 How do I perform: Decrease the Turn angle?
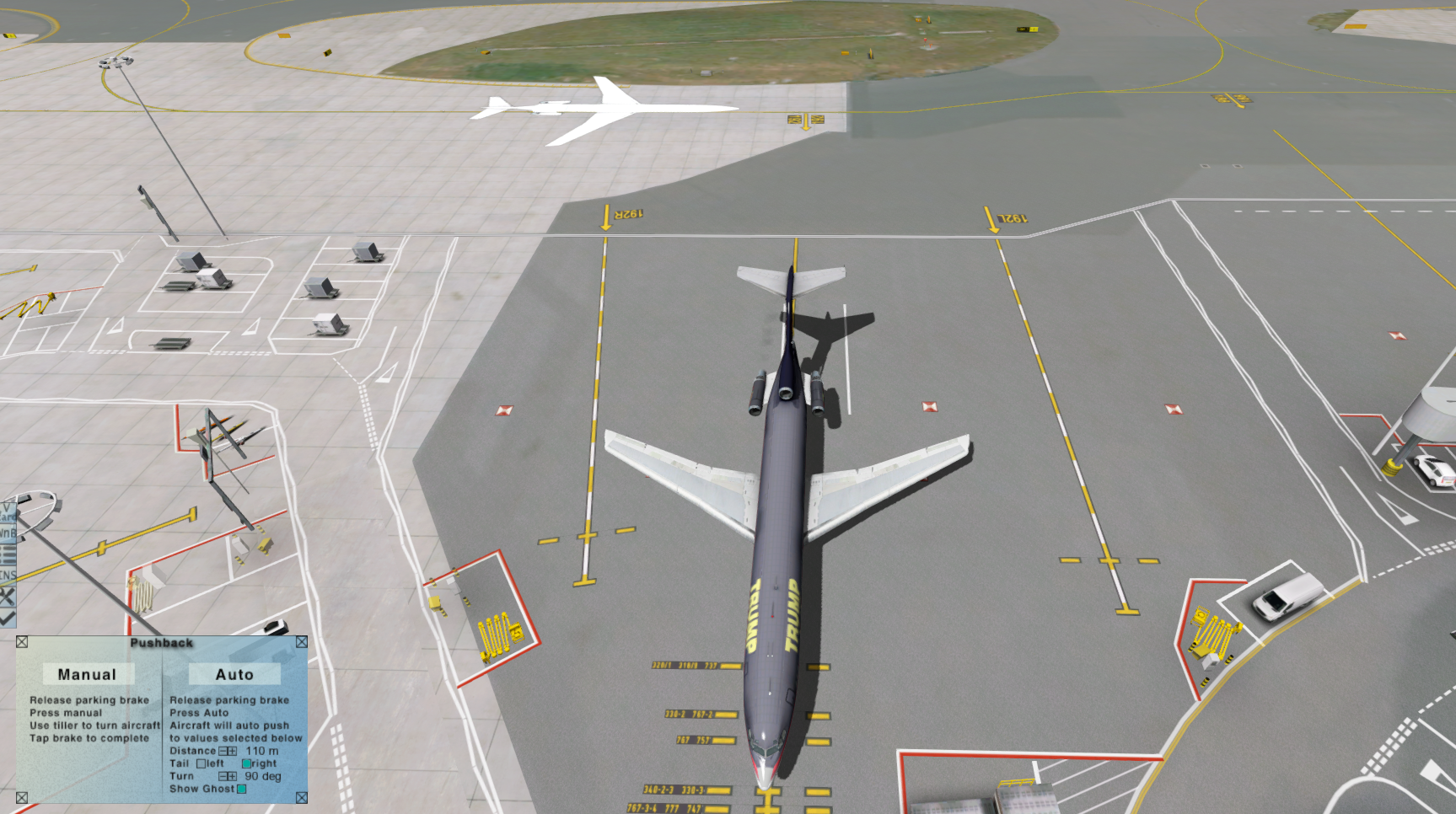coord(223,776)
